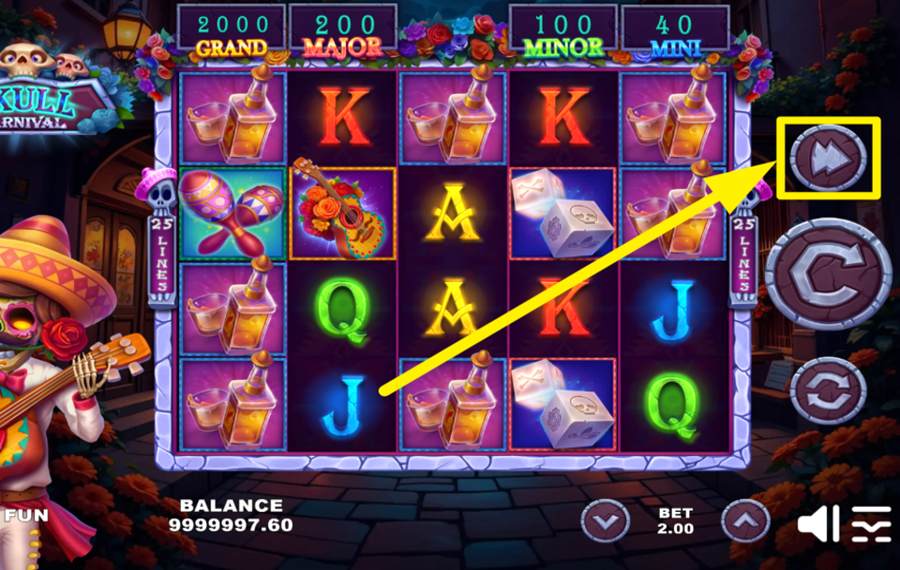This screenshot has width=900, height=570.
Task: Open the game settings menu icon
Action: [x=871, y=523]
